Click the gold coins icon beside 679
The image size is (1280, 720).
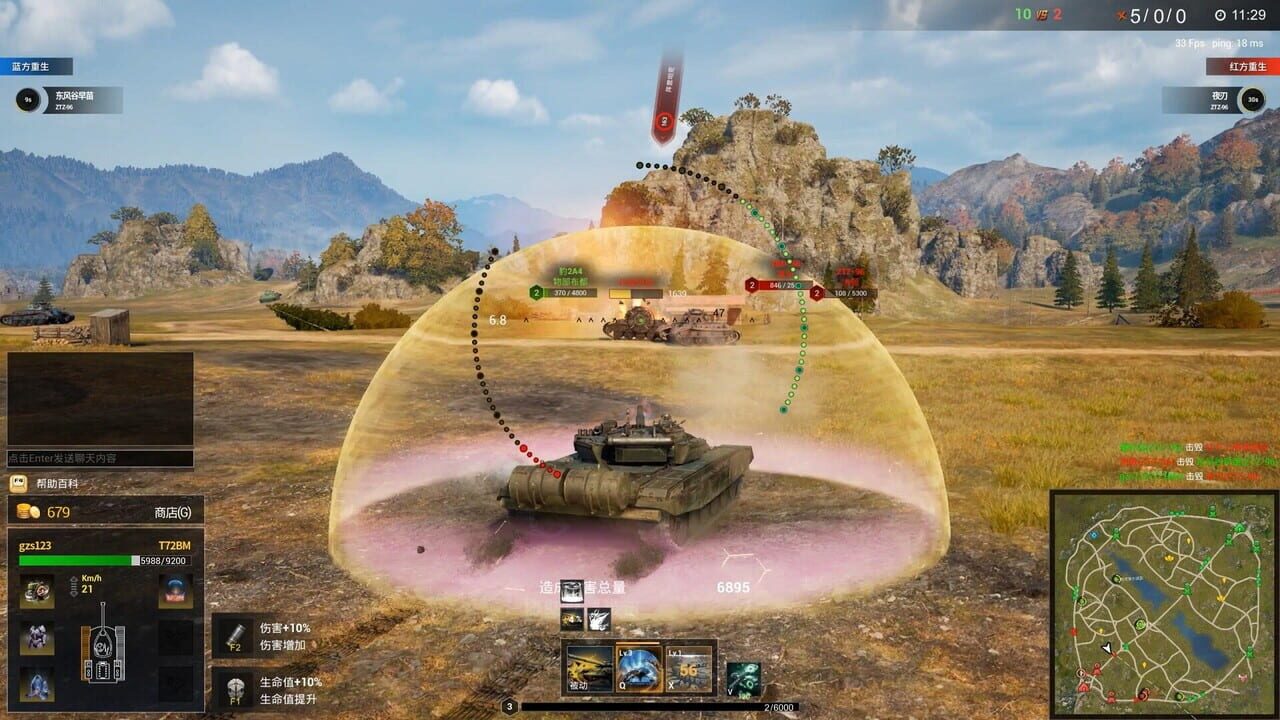tap(26, 513)
